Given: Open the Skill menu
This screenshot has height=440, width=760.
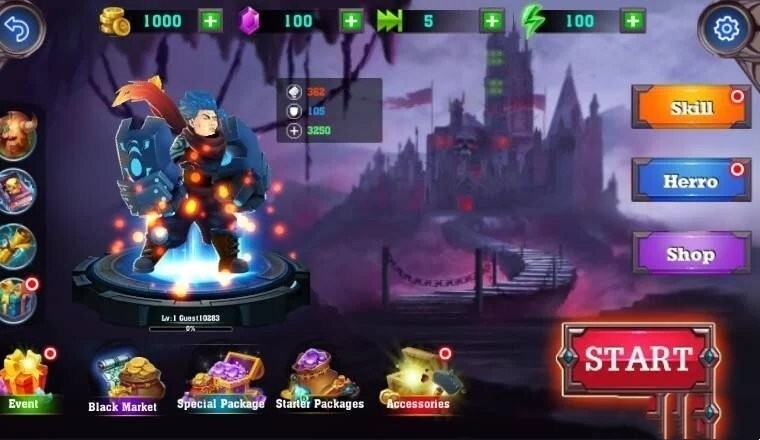Looking at the screenshot, I should tap(691, 108).
